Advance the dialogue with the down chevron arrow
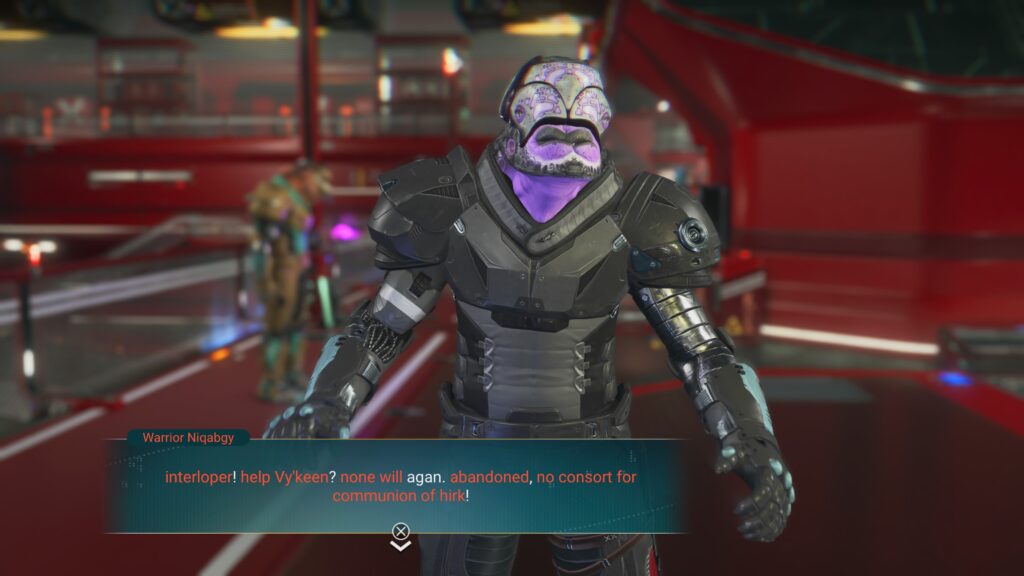Viewport: 1024px width, 576px height. 400,546
